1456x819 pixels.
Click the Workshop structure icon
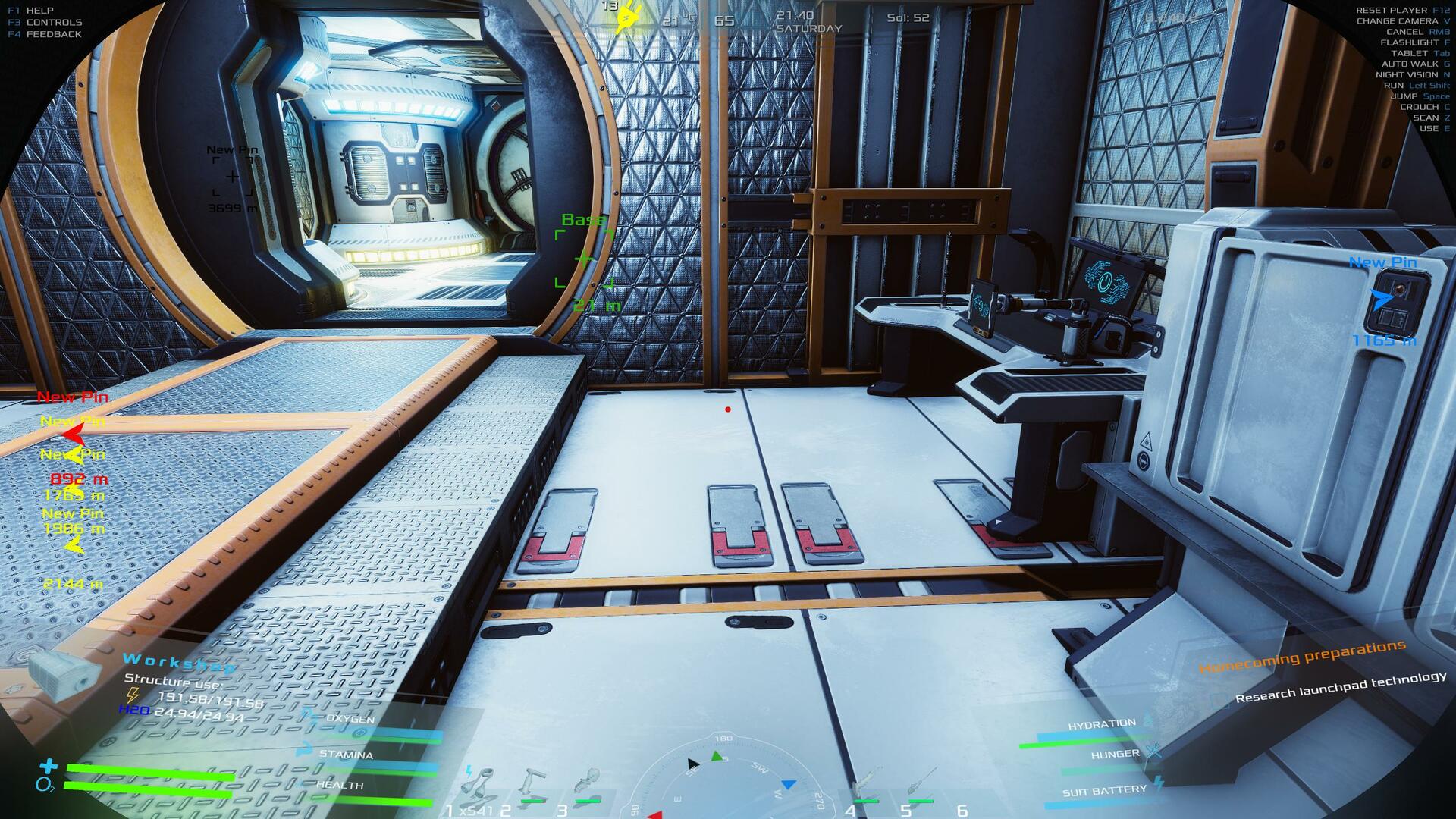64,672
